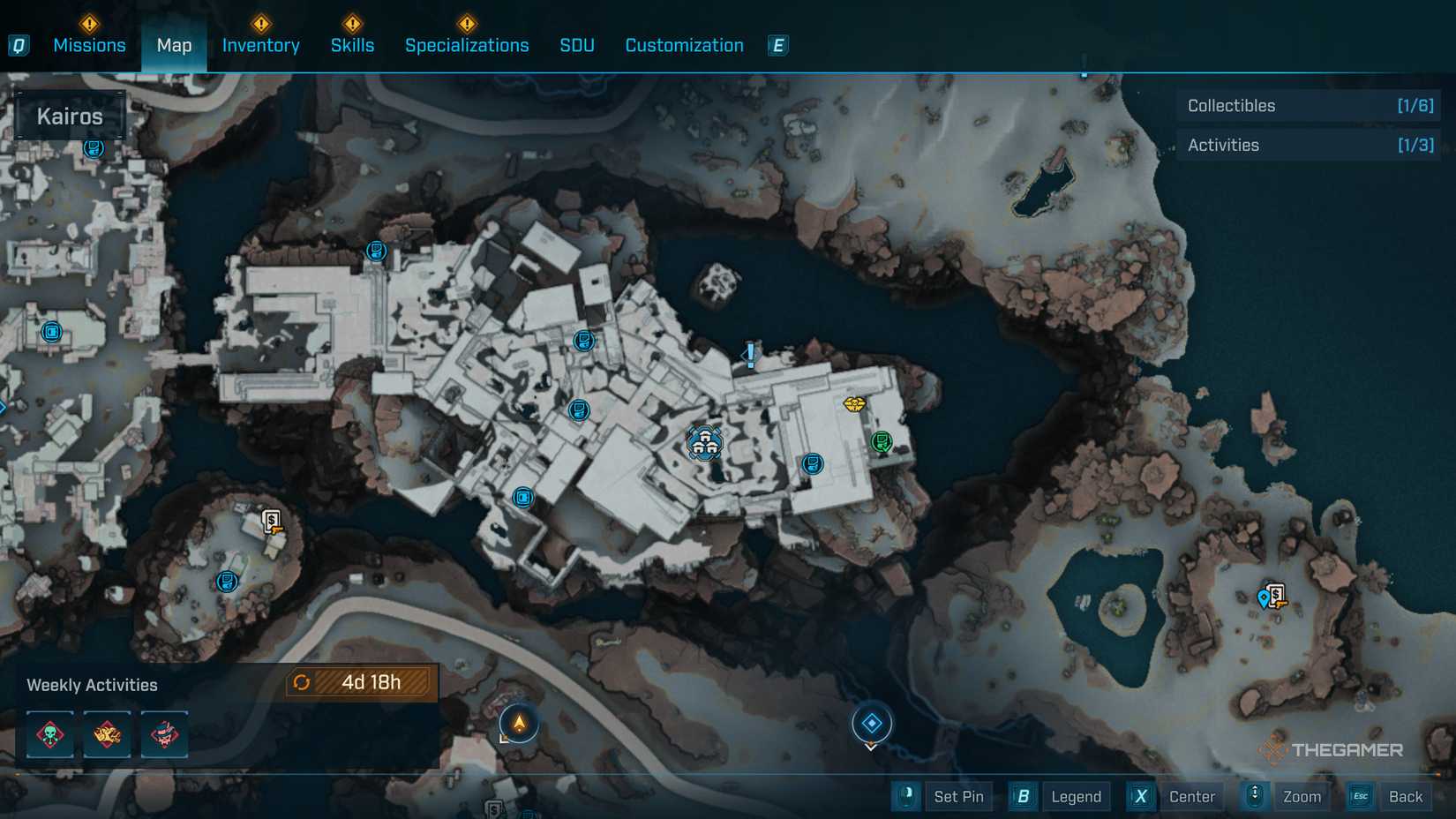Viewport: 1456px width, 819px height.
Task: Click the Legend button
Action: [1076, 796]
